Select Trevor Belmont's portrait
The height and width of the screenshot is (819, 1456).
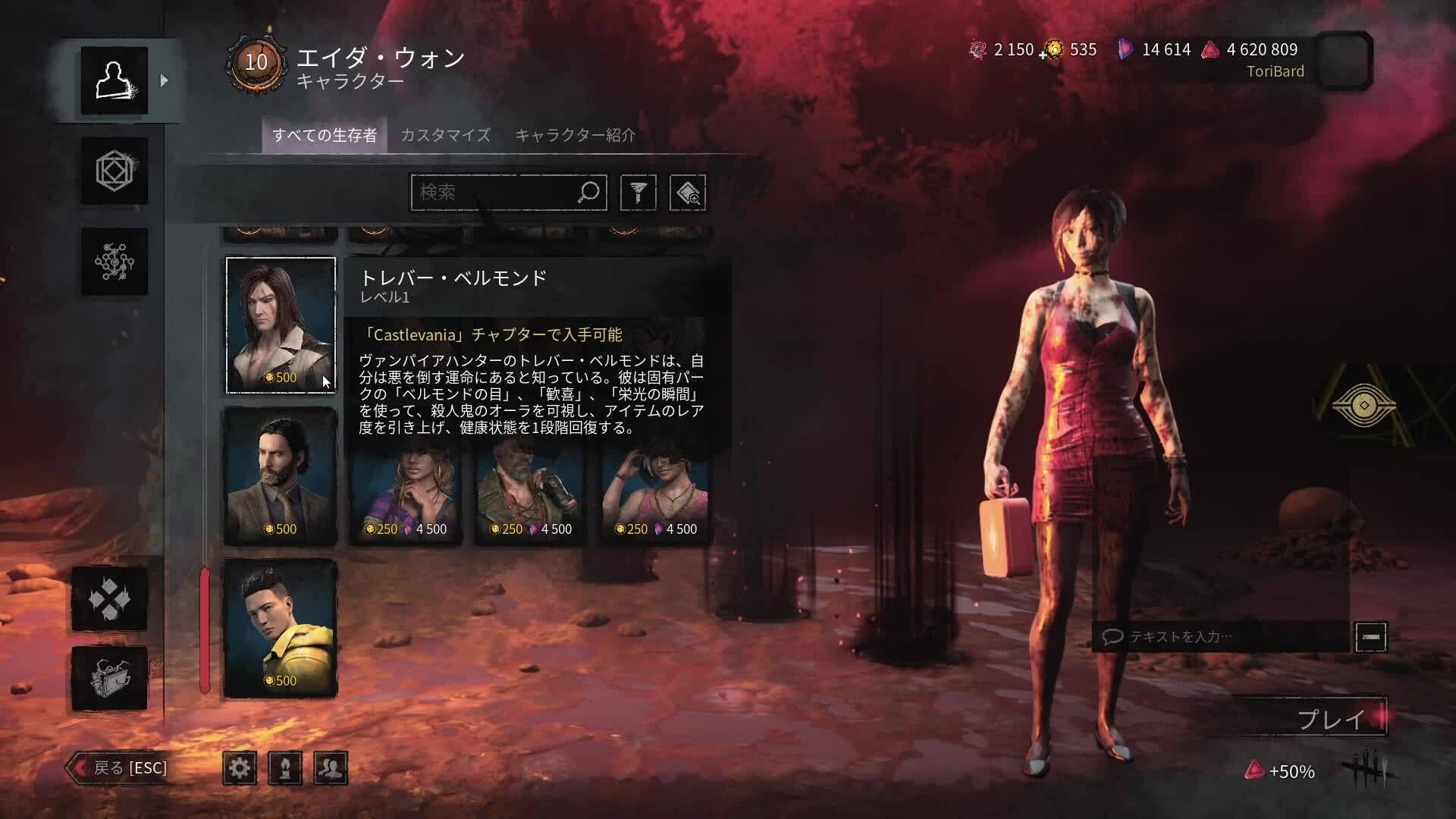click(x=281, y=325)
